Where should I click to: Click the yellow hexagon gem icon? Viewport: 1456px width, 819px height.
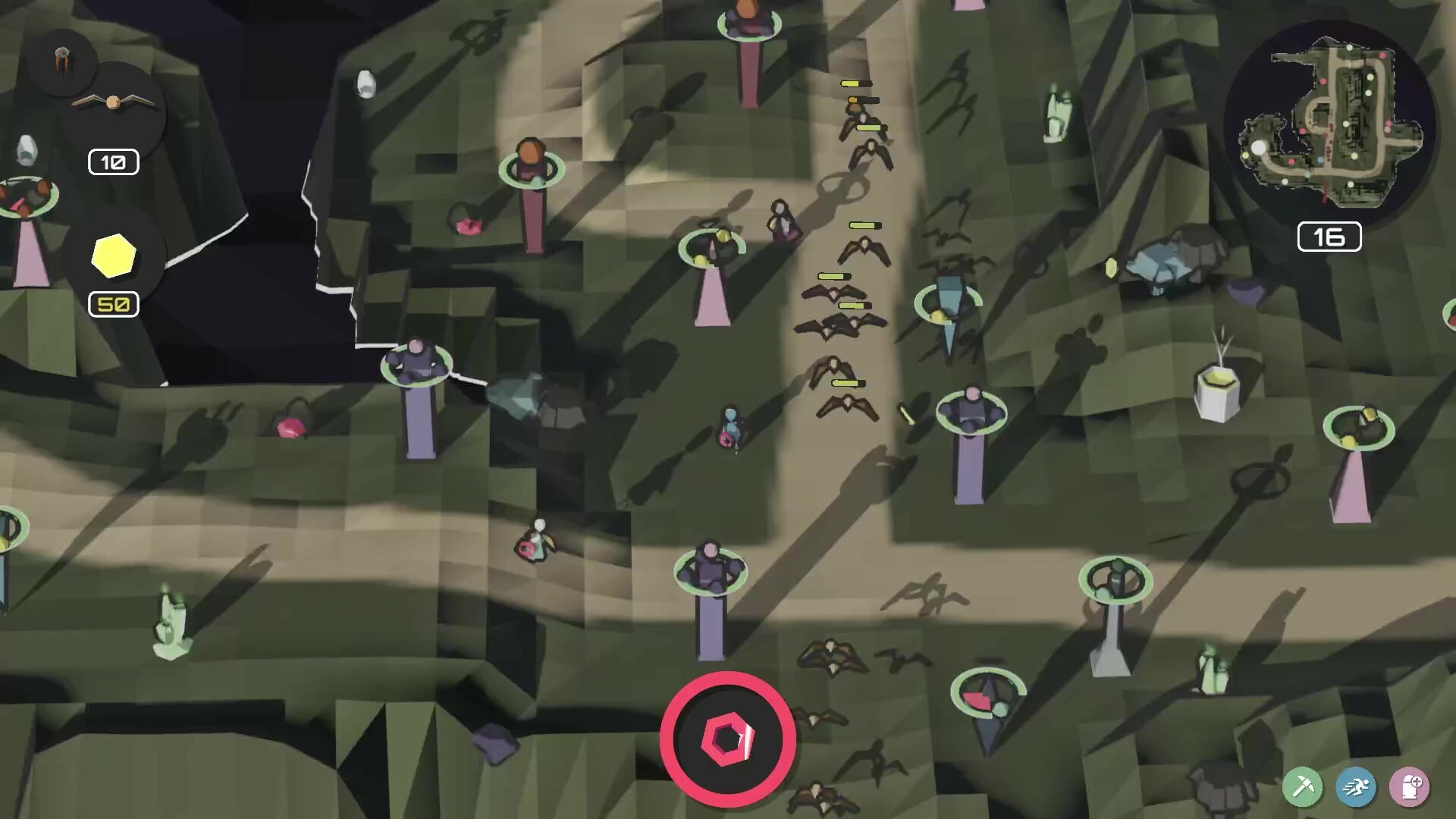pyautogui.click(x=112, y=258)
